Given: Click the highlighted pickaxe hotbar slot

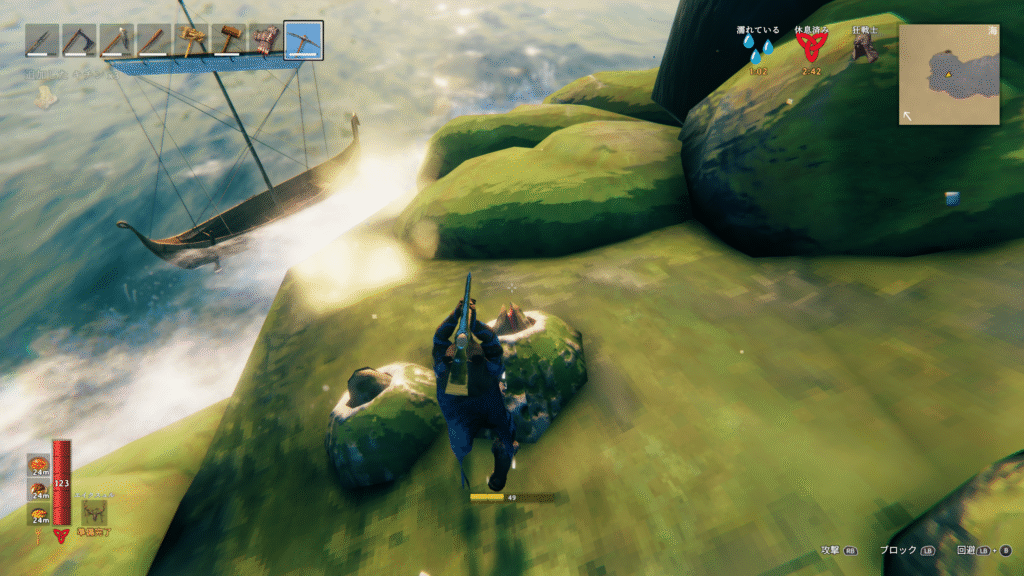Looking at the screenshot, I should tap(302, 41).
